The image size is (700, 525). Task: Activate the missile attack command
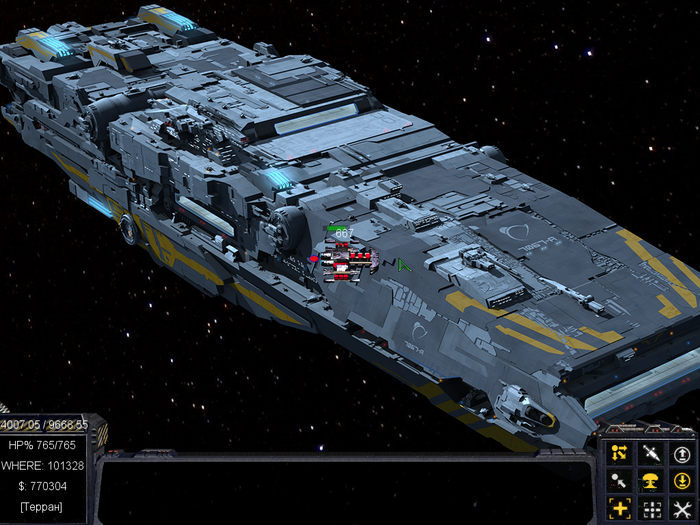(x=651, y=453)
